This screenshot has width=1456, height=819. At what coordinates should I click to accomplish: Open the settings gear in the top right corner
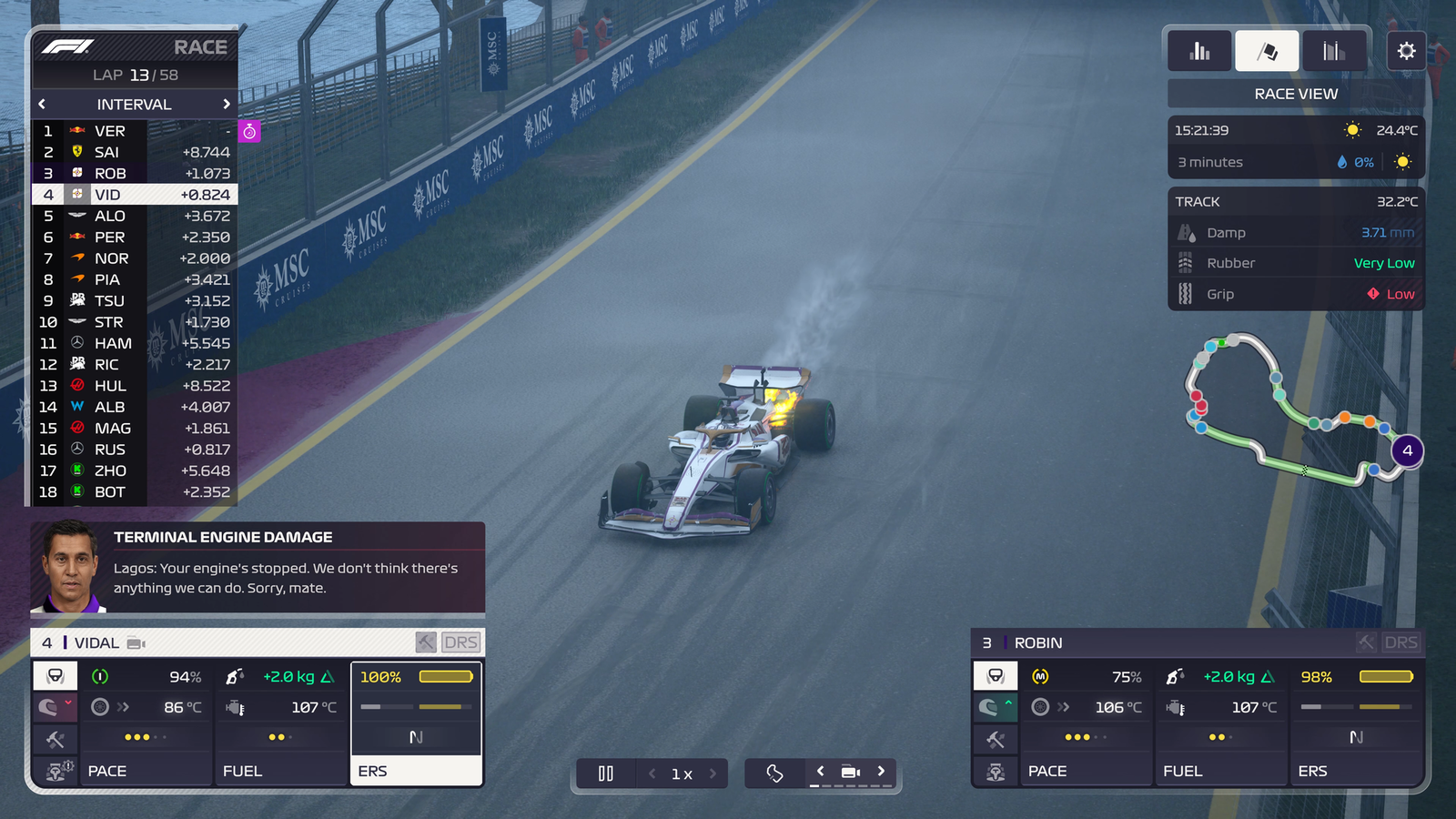[1407, 51]
